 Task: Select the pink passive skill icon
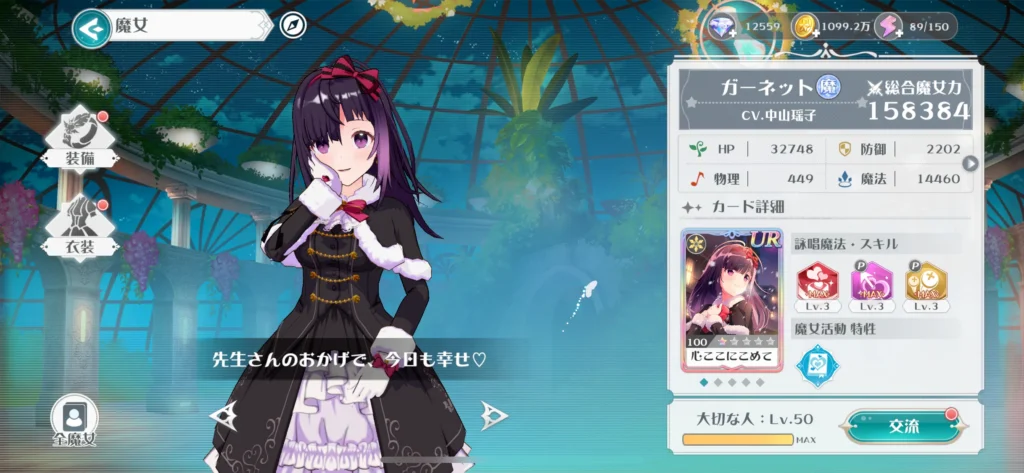tap(871, 284)
